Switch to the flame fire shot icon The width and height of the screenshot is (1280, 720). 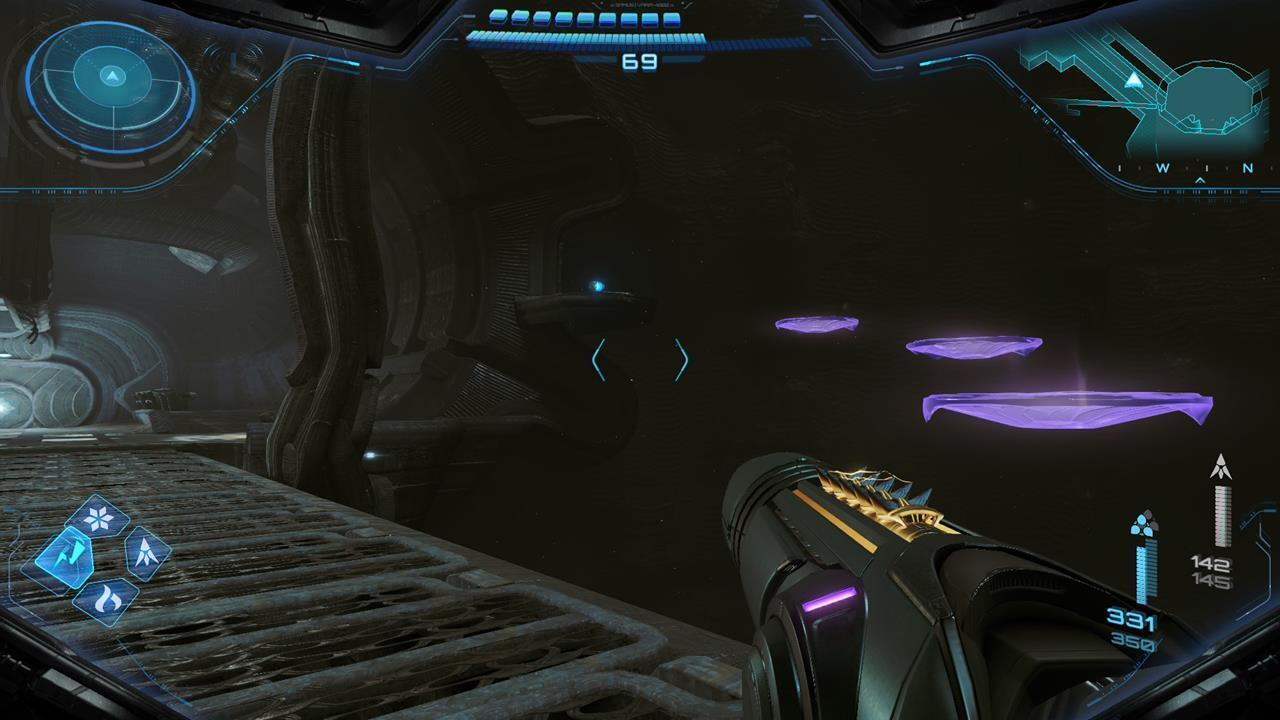(x=104, y=601)
